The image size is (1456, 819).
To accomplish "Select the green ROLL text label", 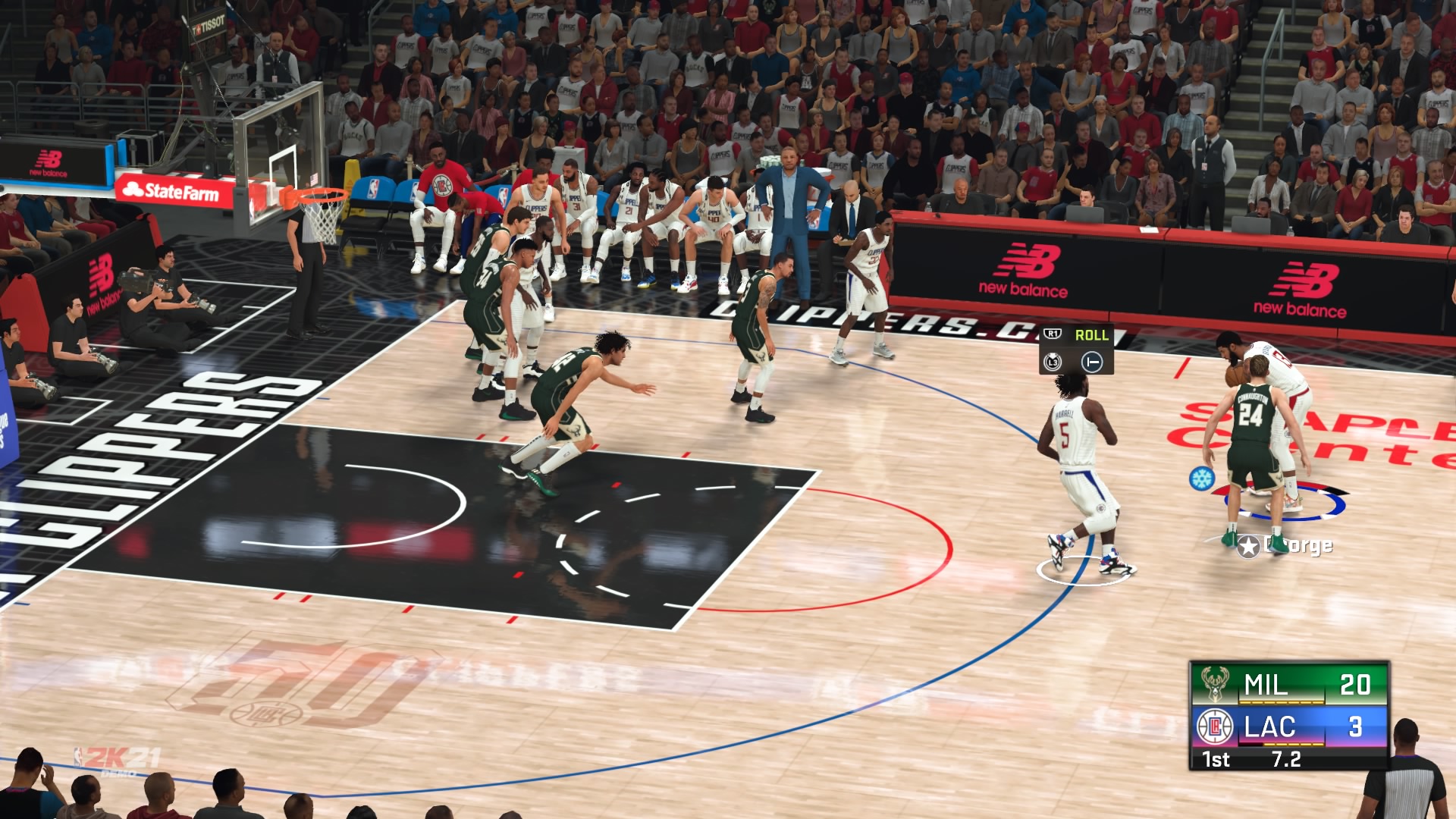I will 1093,335.
